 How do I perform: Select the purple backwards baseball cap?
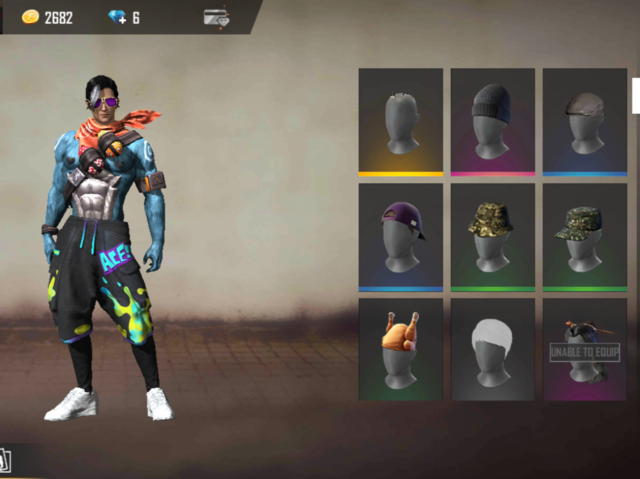400,236
